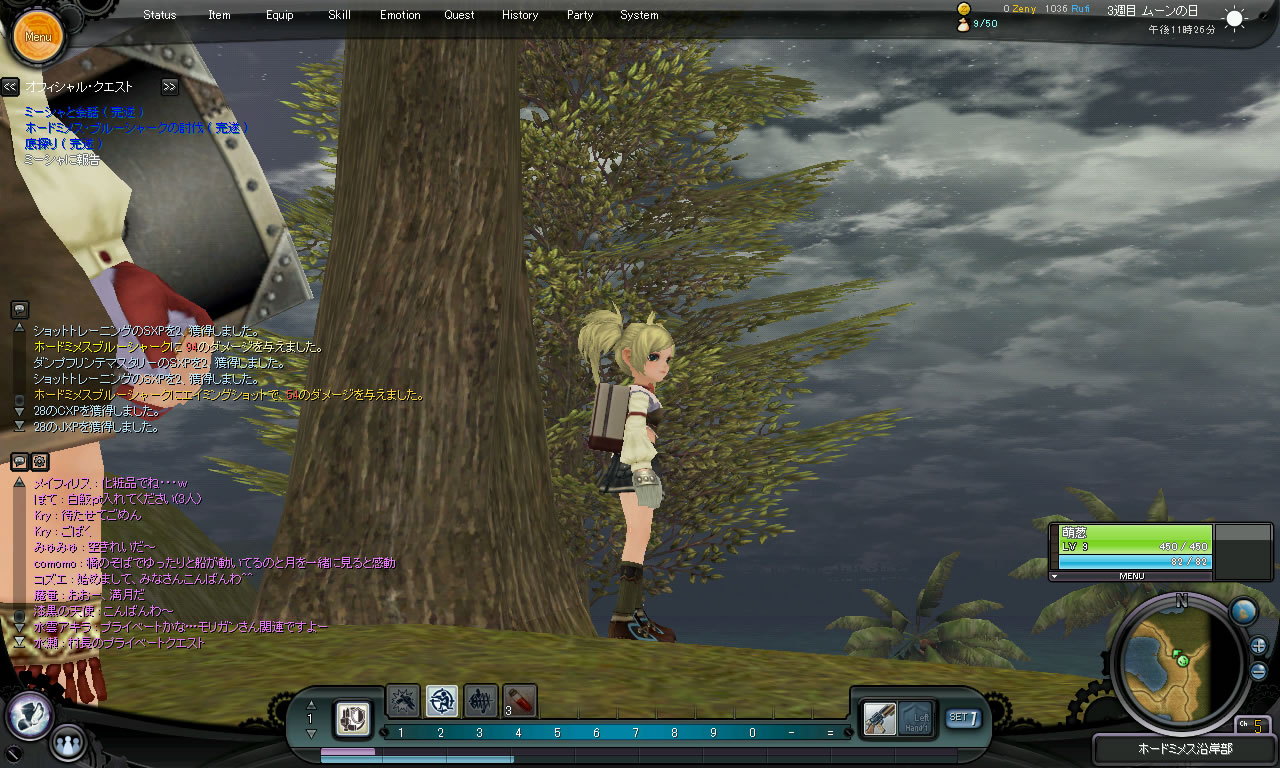Show the previous quest category arrow
1280x768 pixels.
point(10,87)
